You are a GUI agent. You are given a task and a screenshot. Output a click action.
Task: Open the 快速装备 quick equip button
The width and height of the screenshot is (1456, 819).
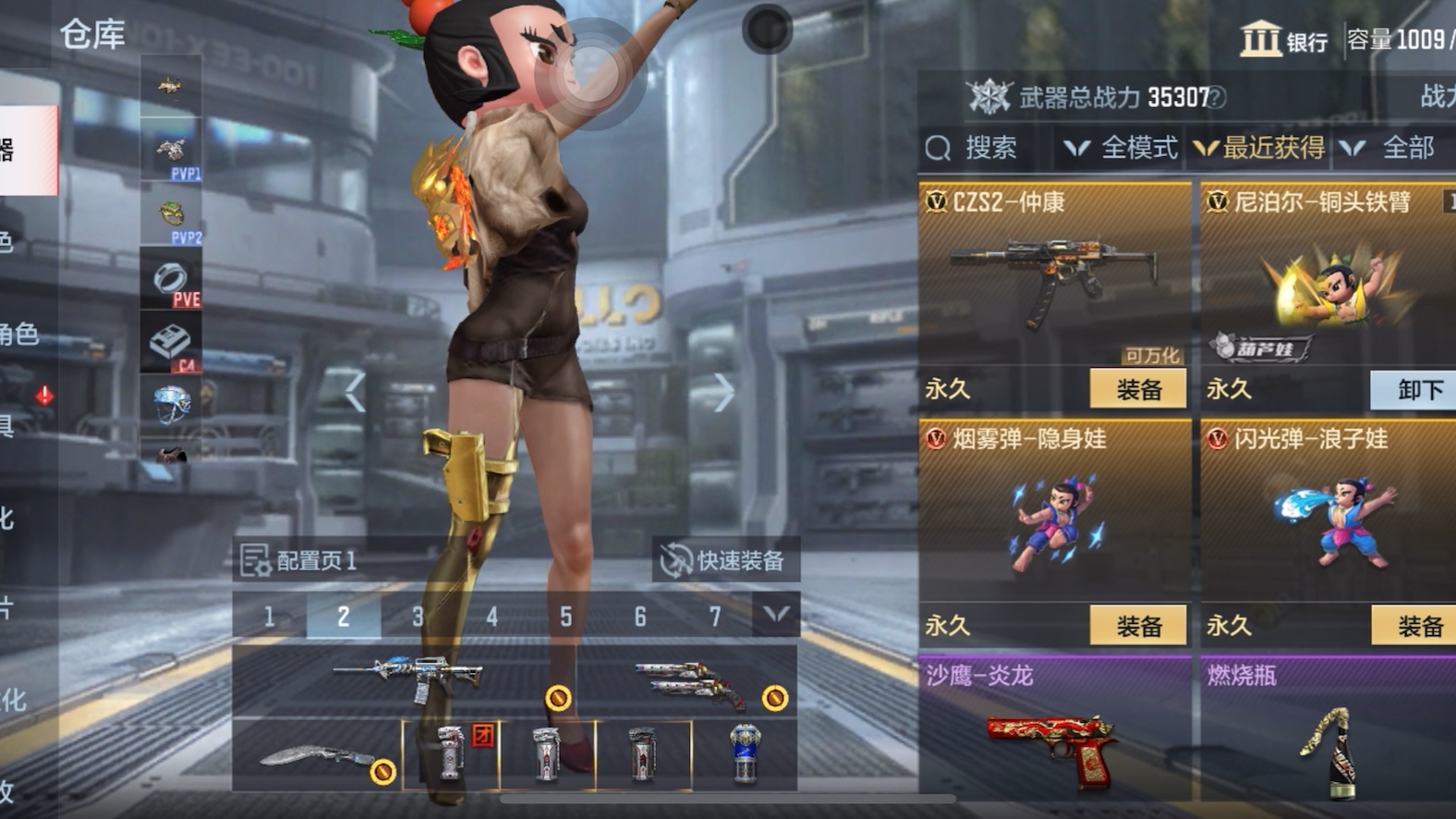pos(725,560)
